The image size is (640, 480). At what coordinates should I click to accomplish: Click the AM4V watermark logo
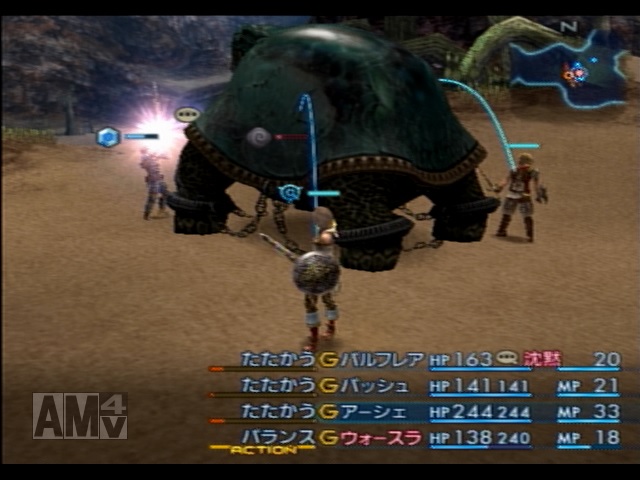tap(80, 415)
